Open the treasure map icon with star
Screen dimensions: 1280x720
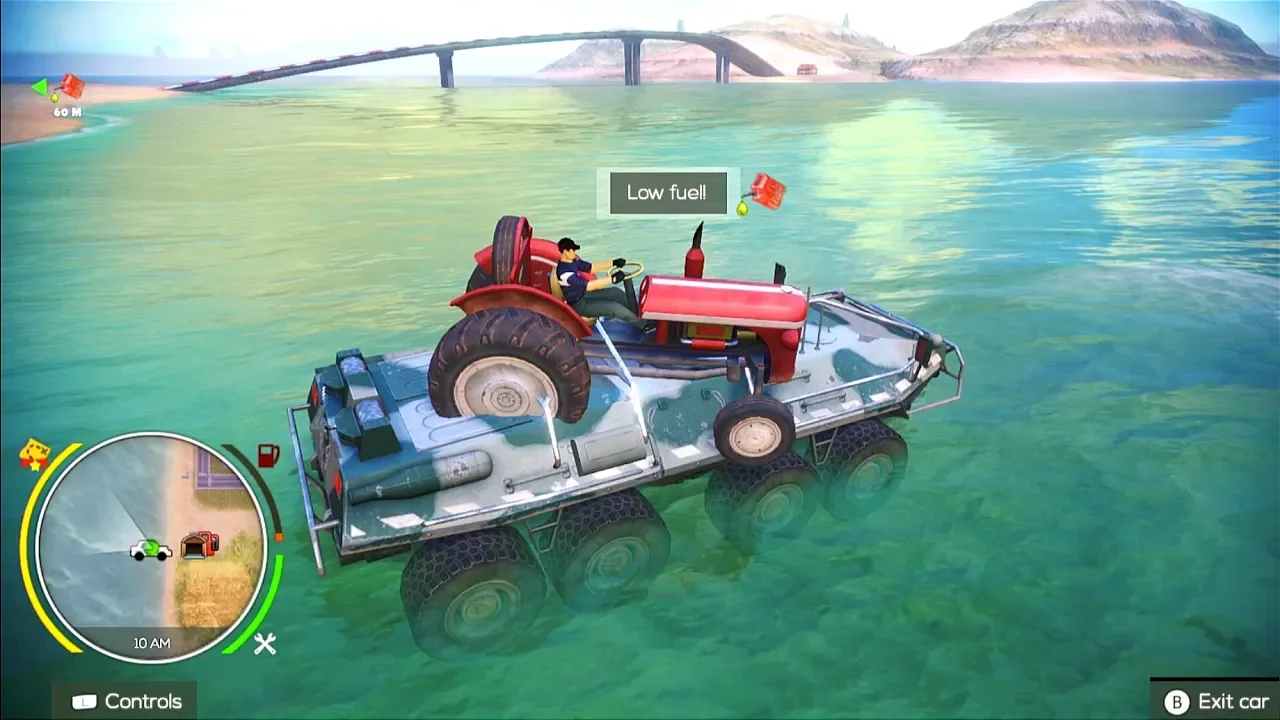pos(34,454)
